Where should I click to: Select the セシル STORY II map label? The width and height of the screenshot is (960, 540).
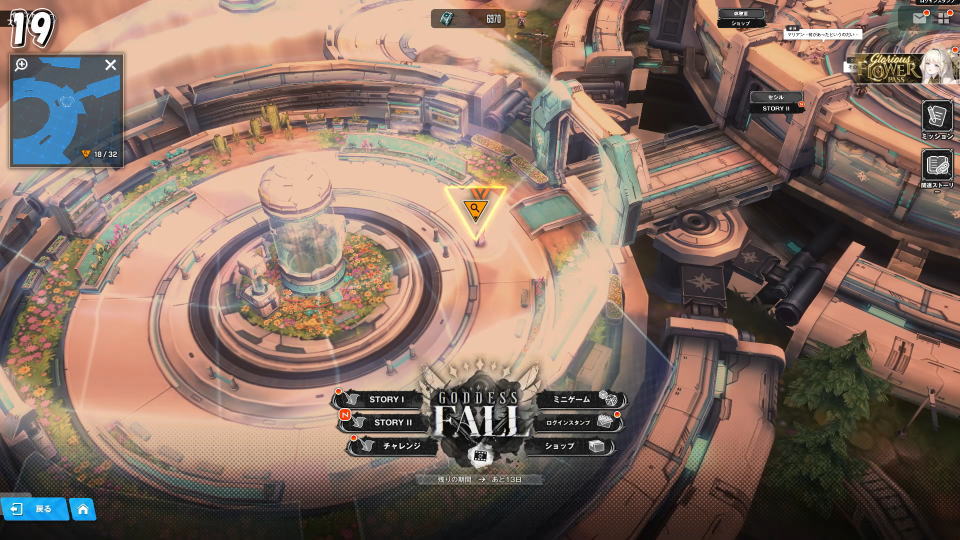[777, 103]
